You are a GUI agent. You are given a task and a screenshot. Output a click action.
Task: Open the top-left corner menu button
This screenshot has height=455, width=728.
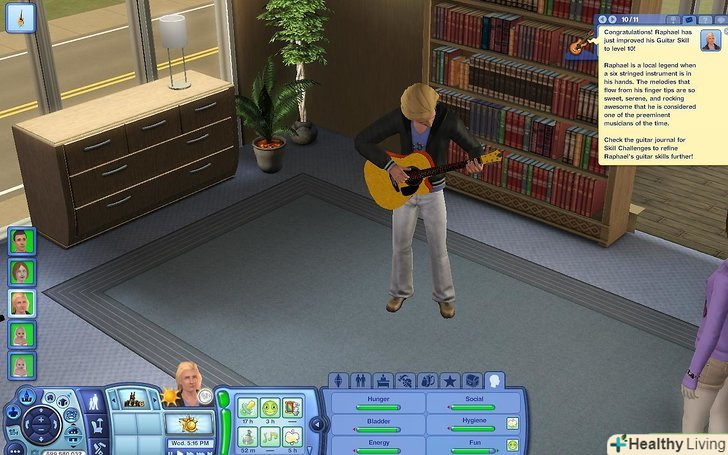coord(20,19)
